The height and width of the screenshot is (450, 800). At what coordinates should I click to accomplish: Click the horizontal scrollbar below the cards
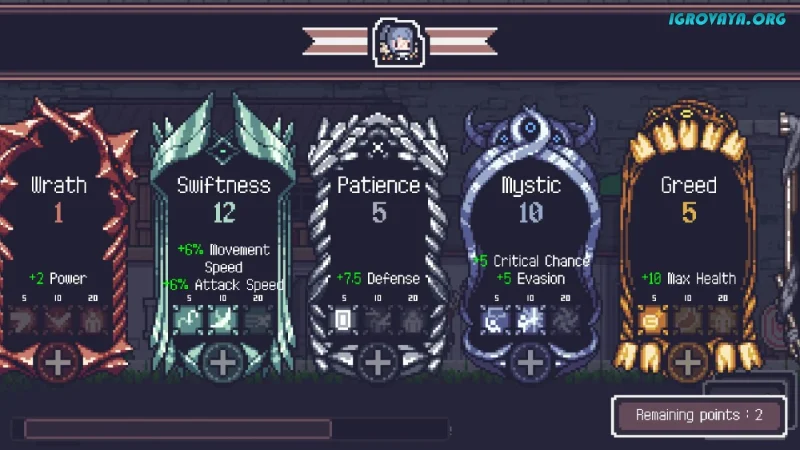click(178, 429)
